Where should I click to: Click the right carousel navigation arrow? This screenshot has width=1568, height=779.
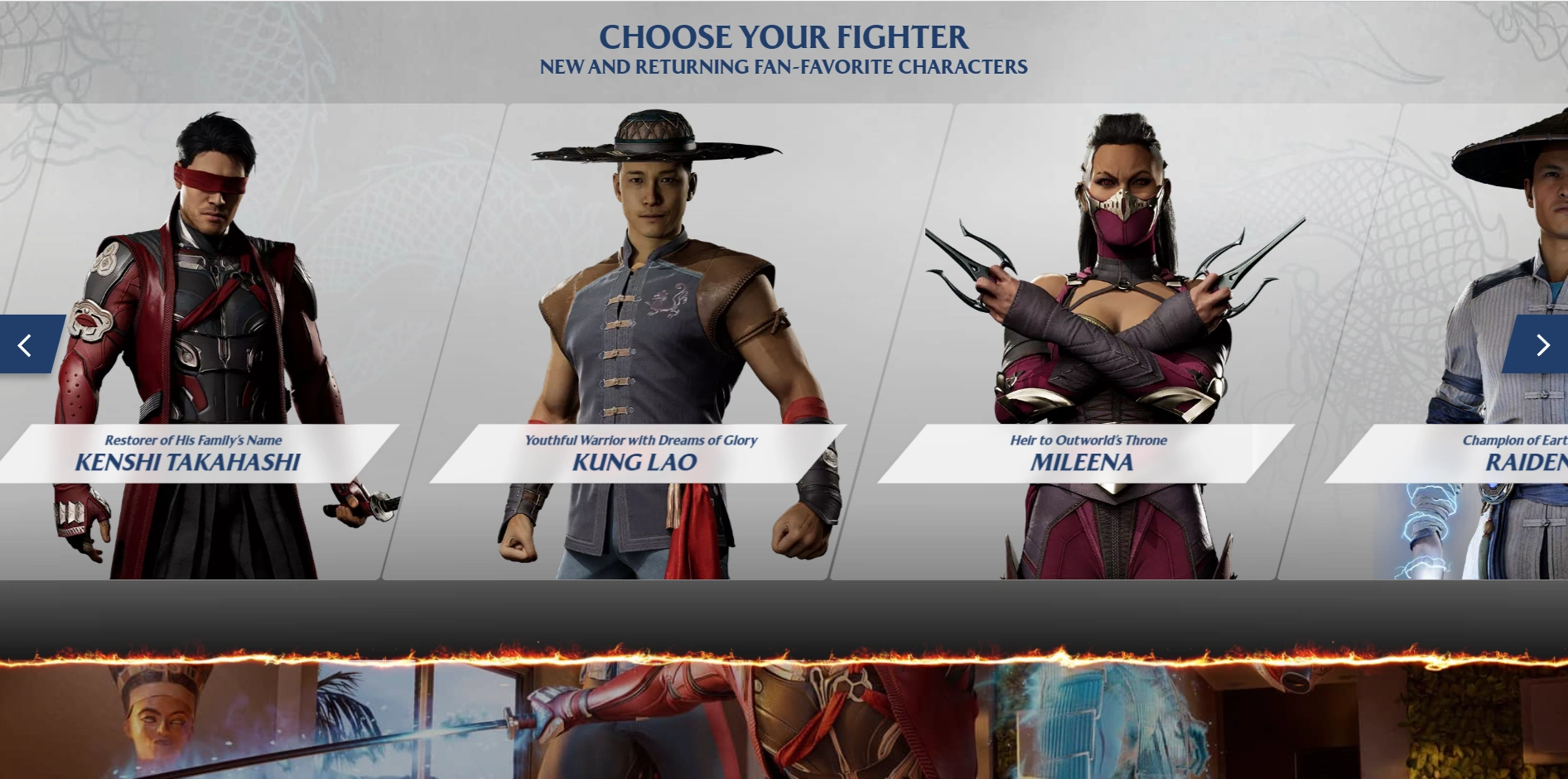1543,344
